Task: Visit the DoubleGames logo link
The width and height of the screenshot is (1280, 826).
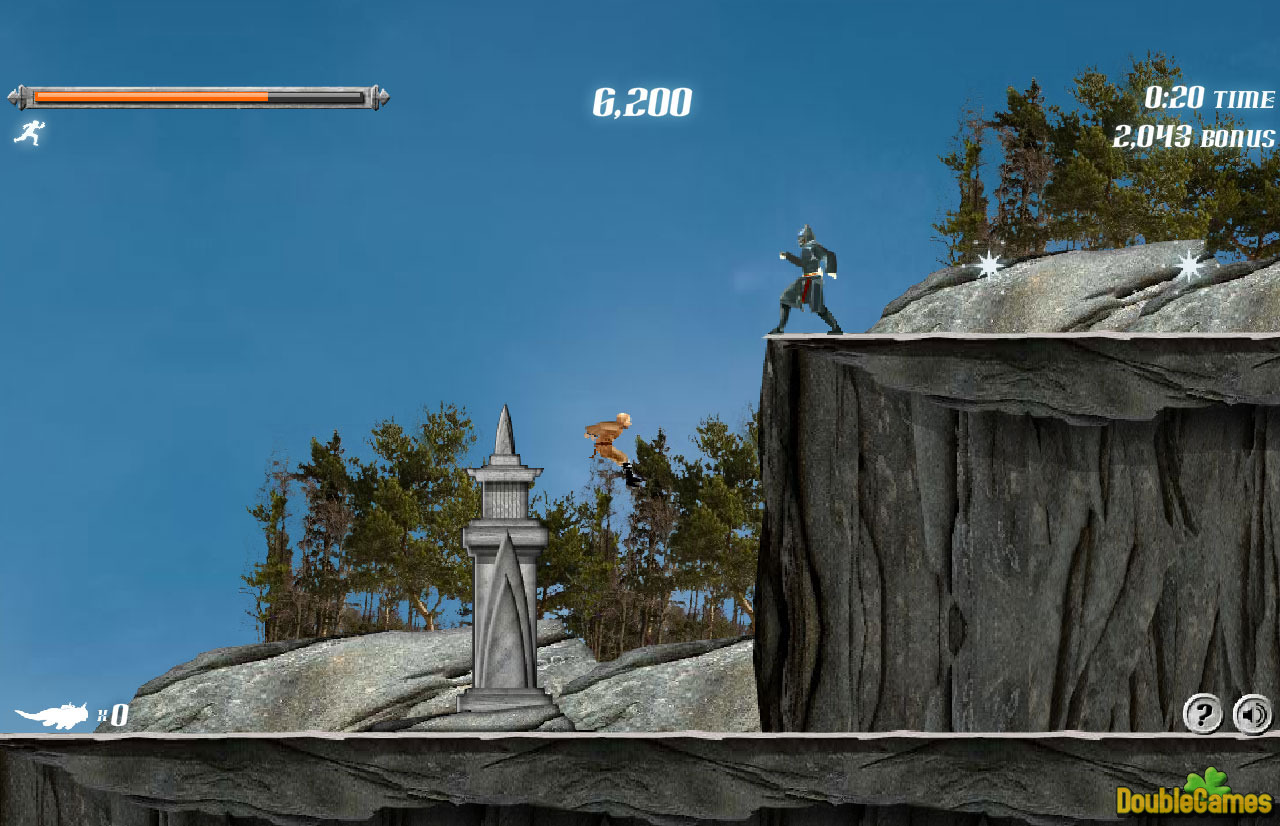Action: (1194, 796)
